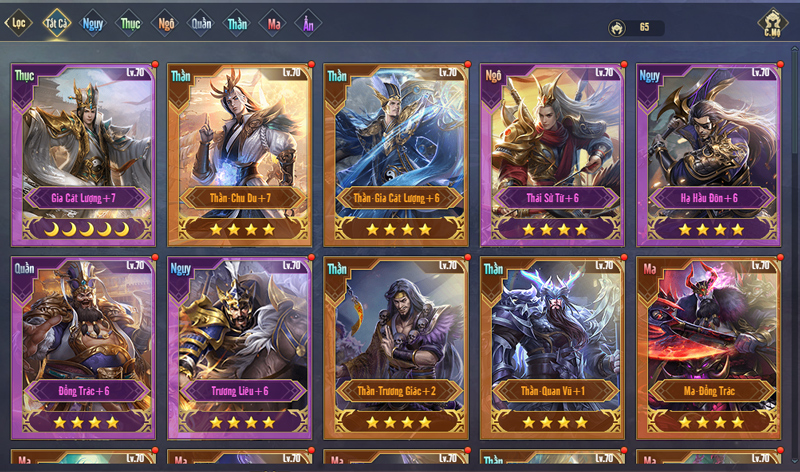This screenshot has width=800, height=472.
Task: Select the Tất Cả tab
Action: pyautogui.click(x=55, y=22)
